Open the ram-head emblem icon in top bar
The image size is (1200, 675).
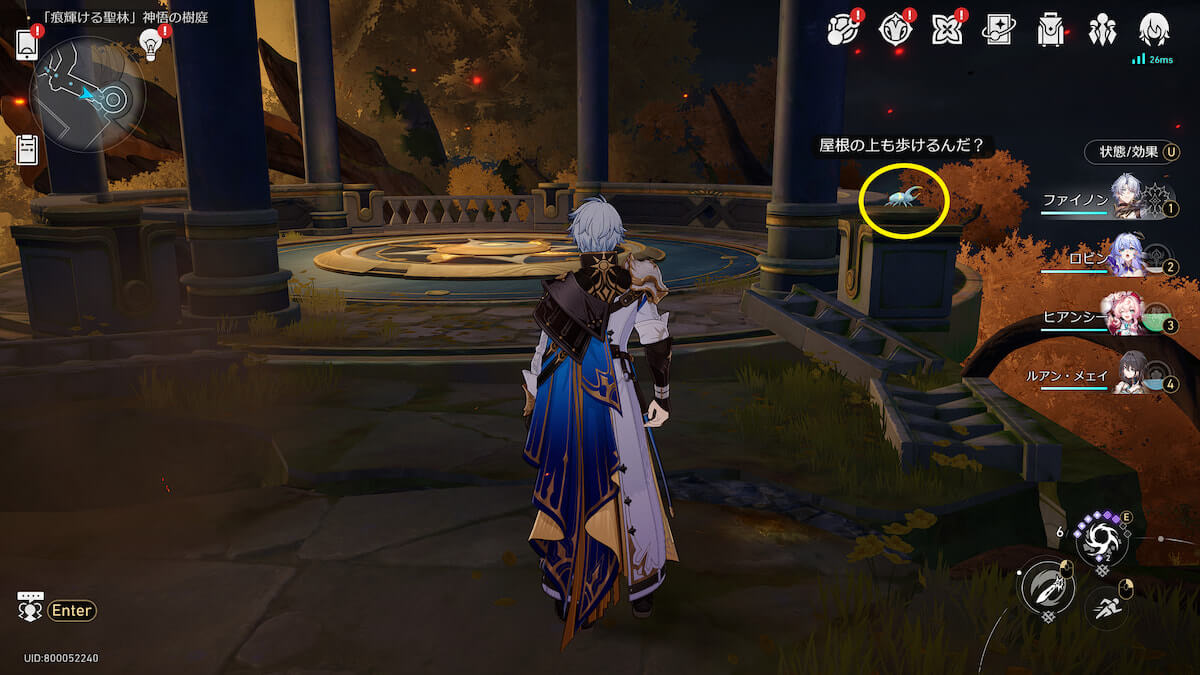pos(894,31)
